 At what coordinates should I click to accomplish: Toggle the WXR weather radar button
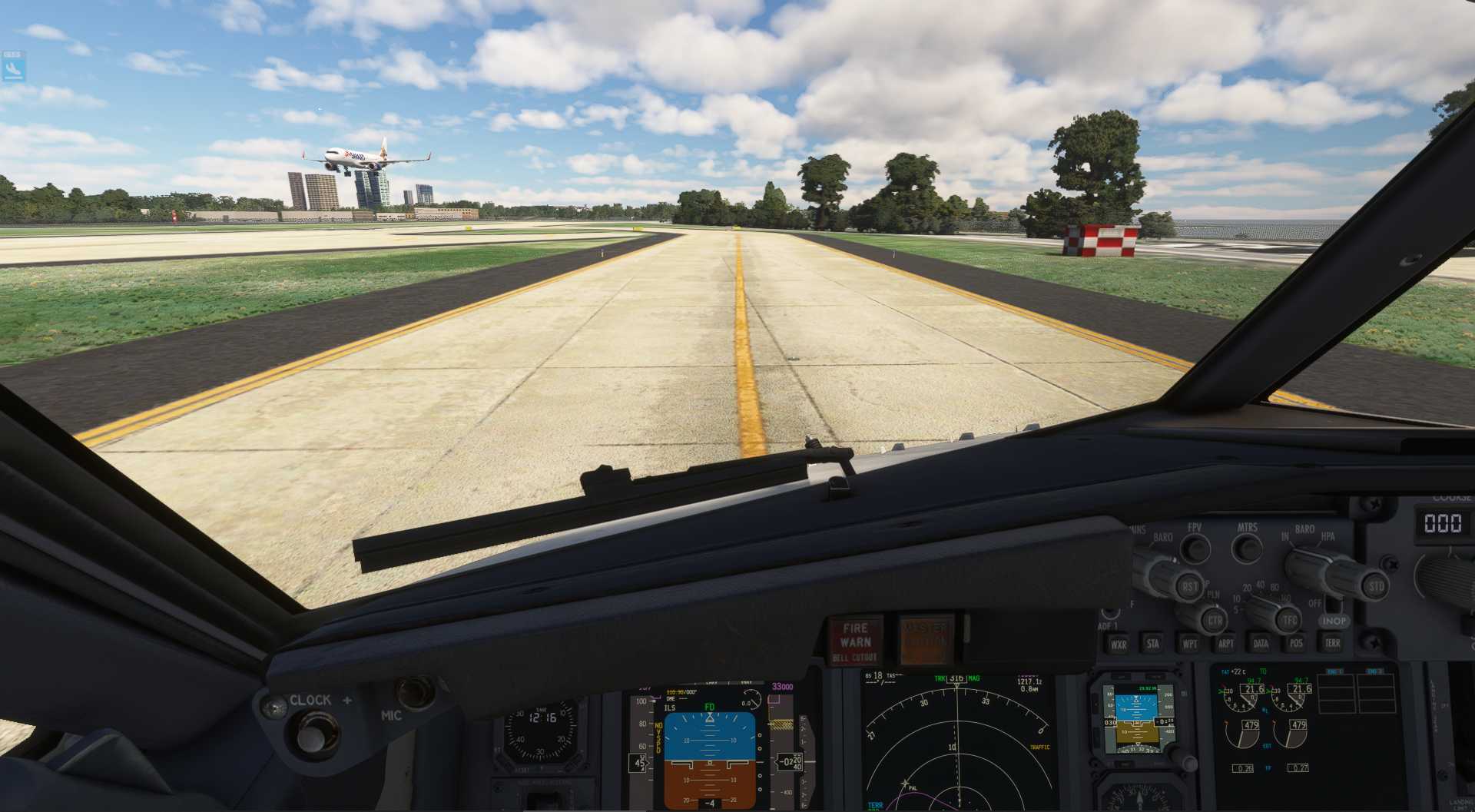[x=1118, y=644]
